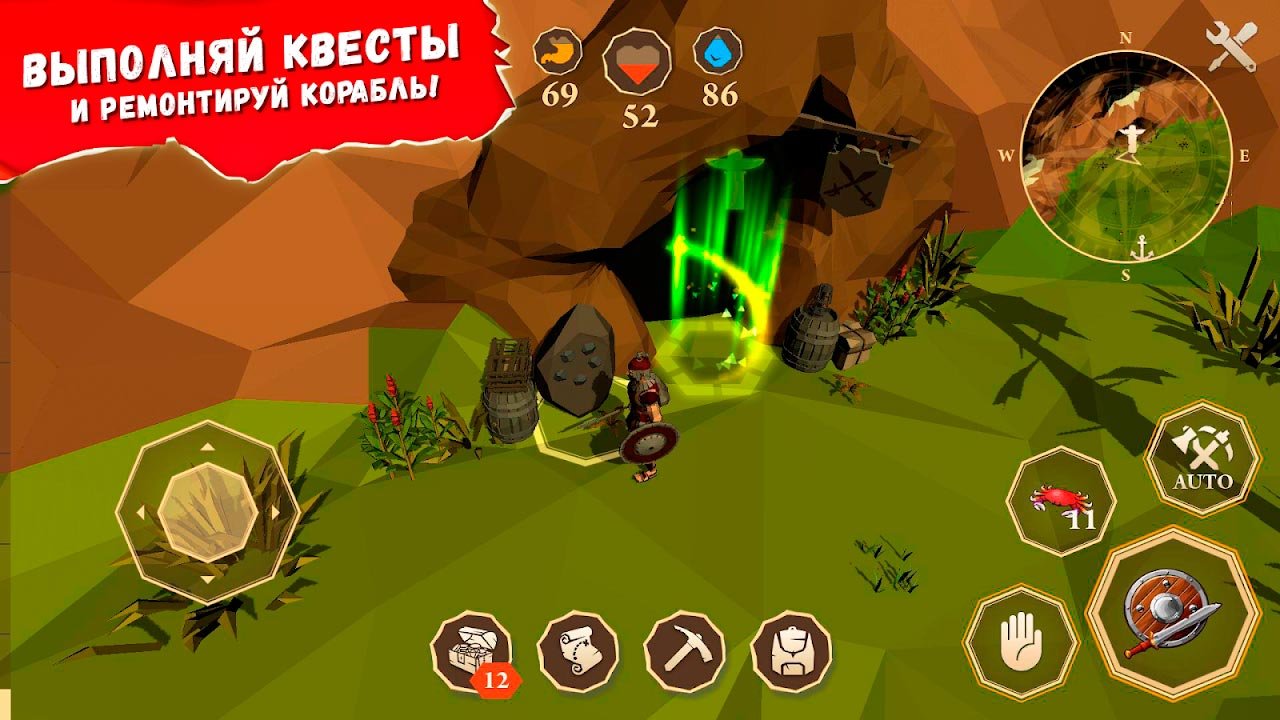The width and height of the screenshot is (1280, 720).
Task: Open the compass minimap
Action: (x=1126, y=155)
